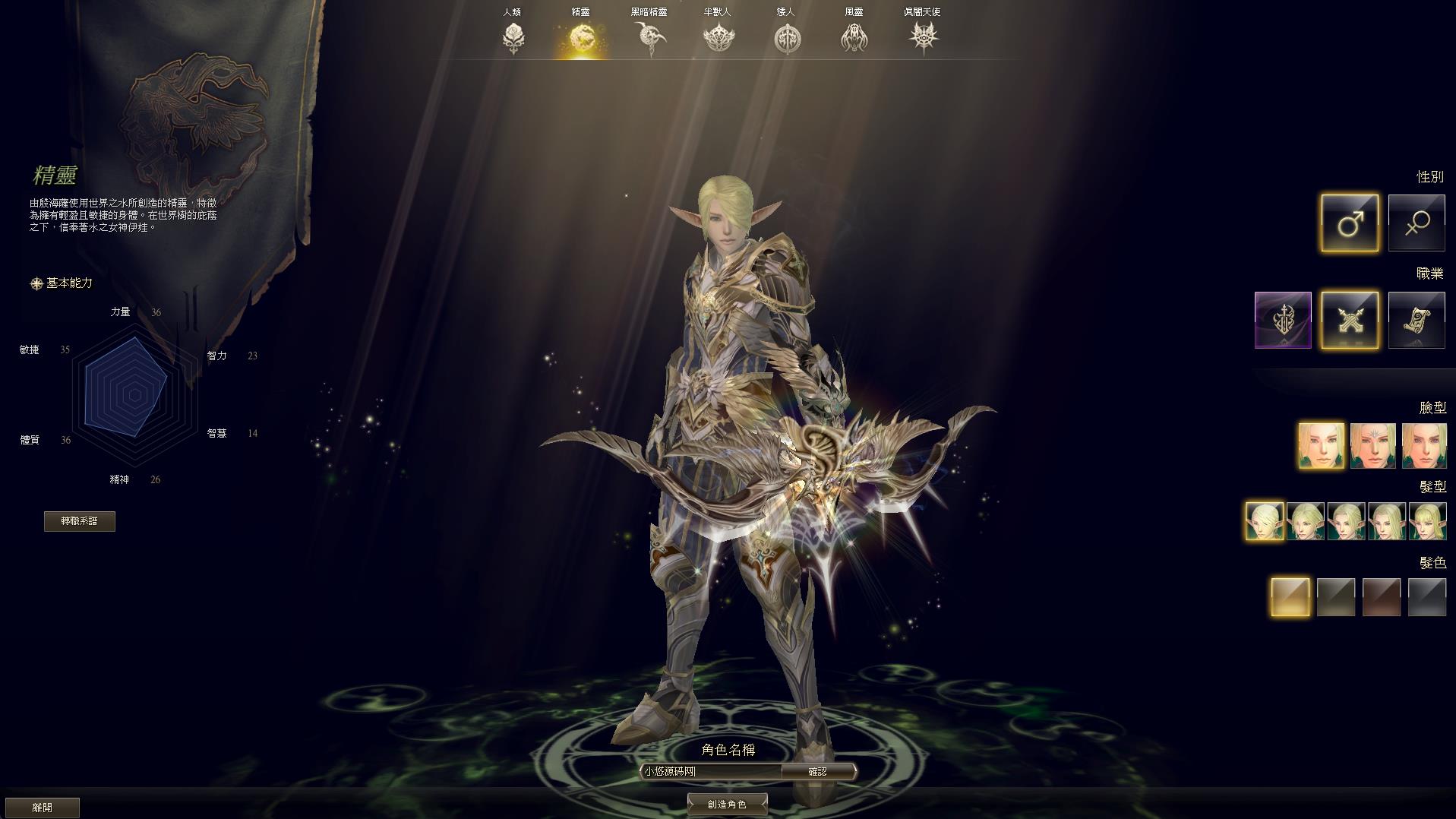This screenshot has width=1456, height=819.
Task: Switch to the 半獸人 (Orc) race
Action: (718, 37)
